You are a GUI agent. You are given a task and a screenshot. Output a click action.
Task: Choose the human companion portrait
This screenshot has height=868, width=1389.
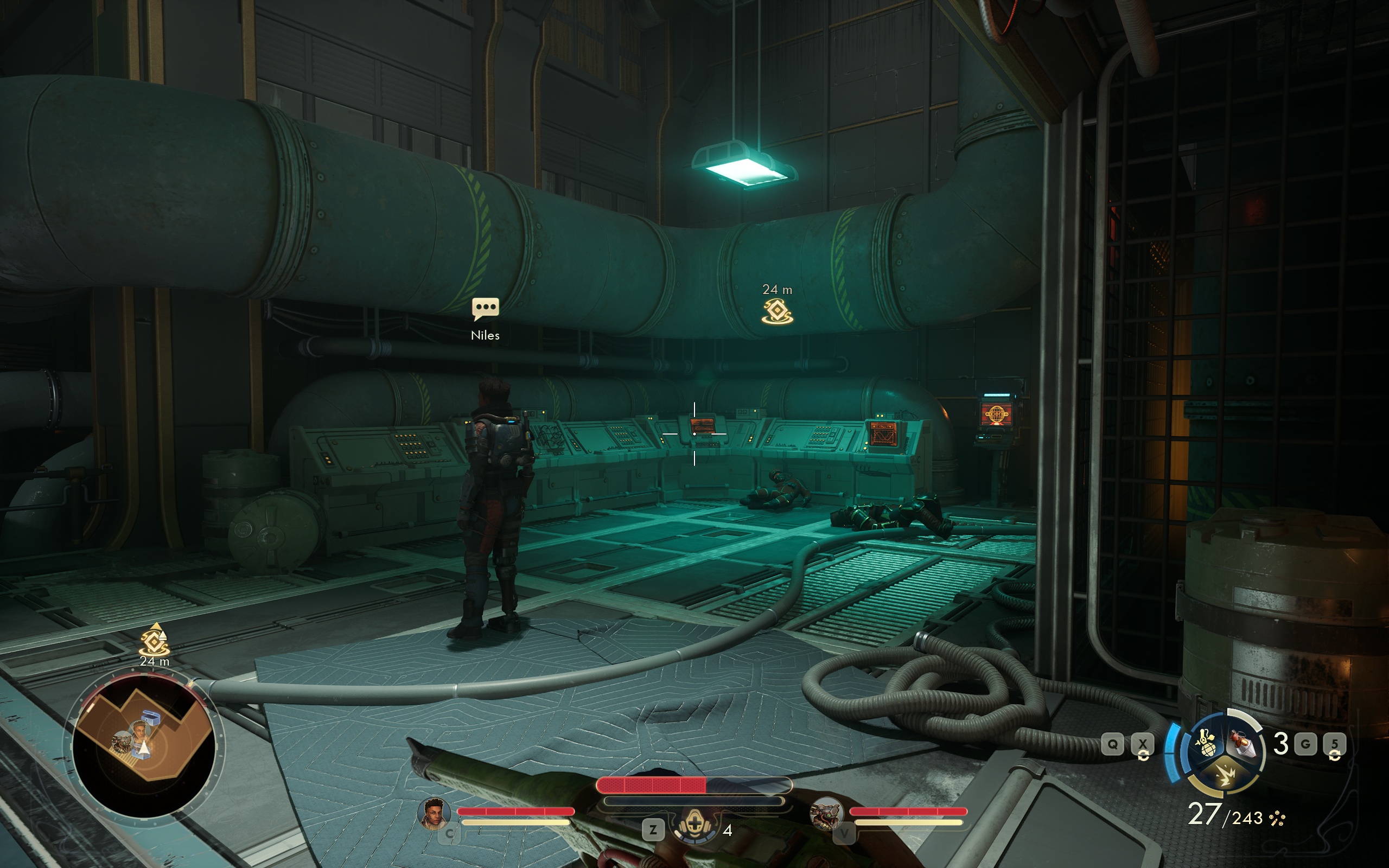click(434, 813)
